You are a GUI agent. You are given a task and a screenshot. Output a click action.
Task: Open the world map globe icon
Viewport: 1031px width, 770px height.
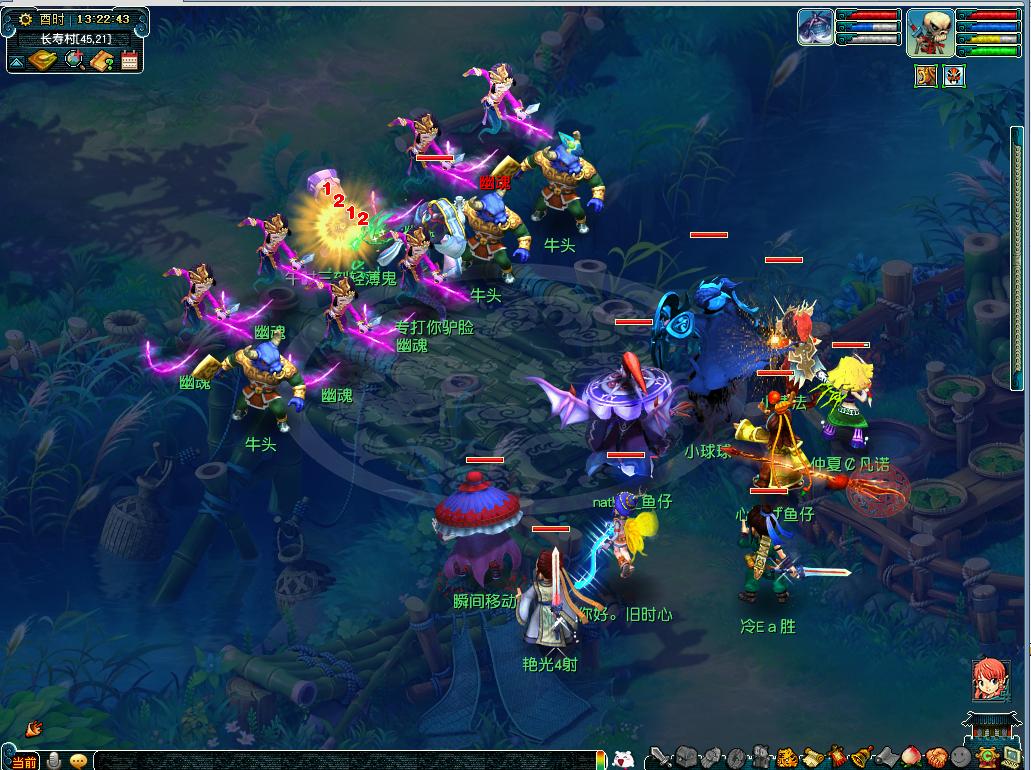[x=74, y=60]
